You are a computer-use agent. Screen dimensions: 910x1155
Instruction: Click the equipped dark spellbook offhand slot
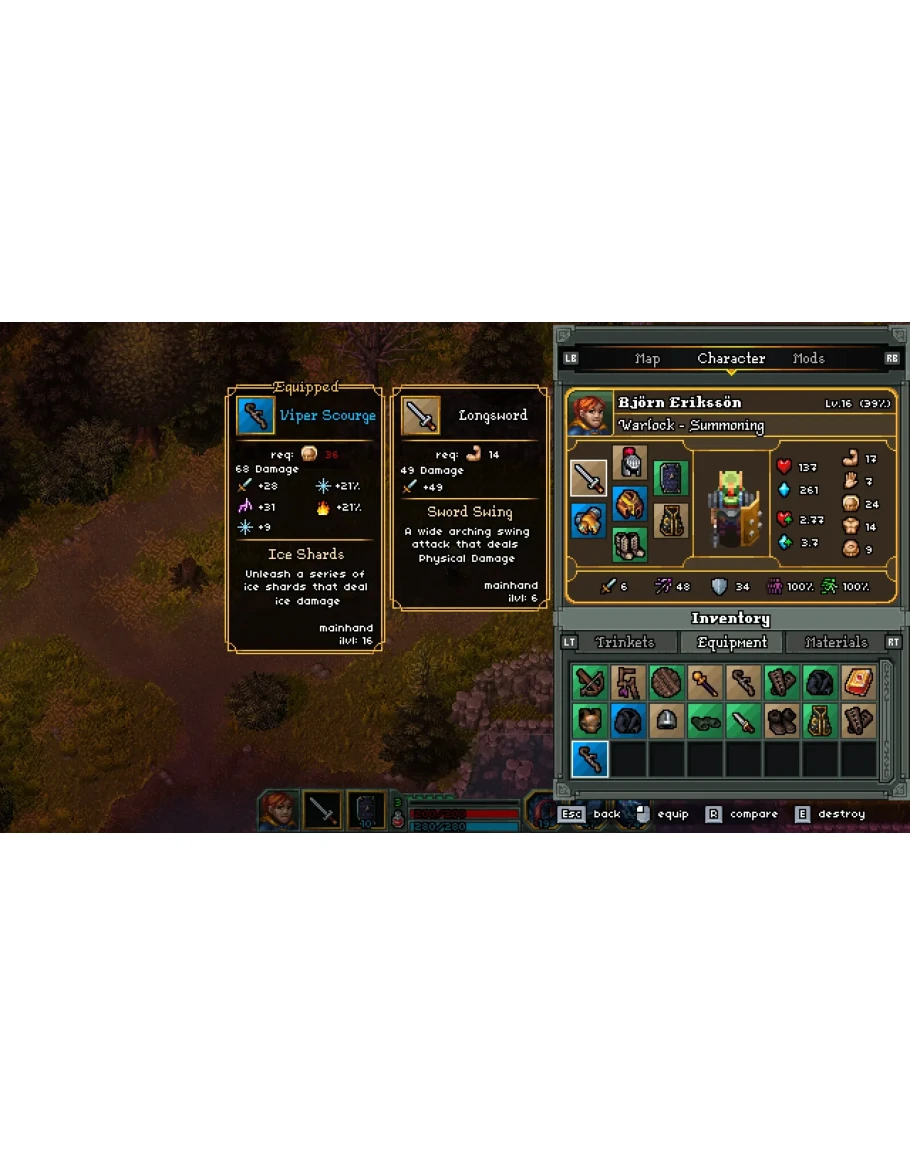pos(671,478)
